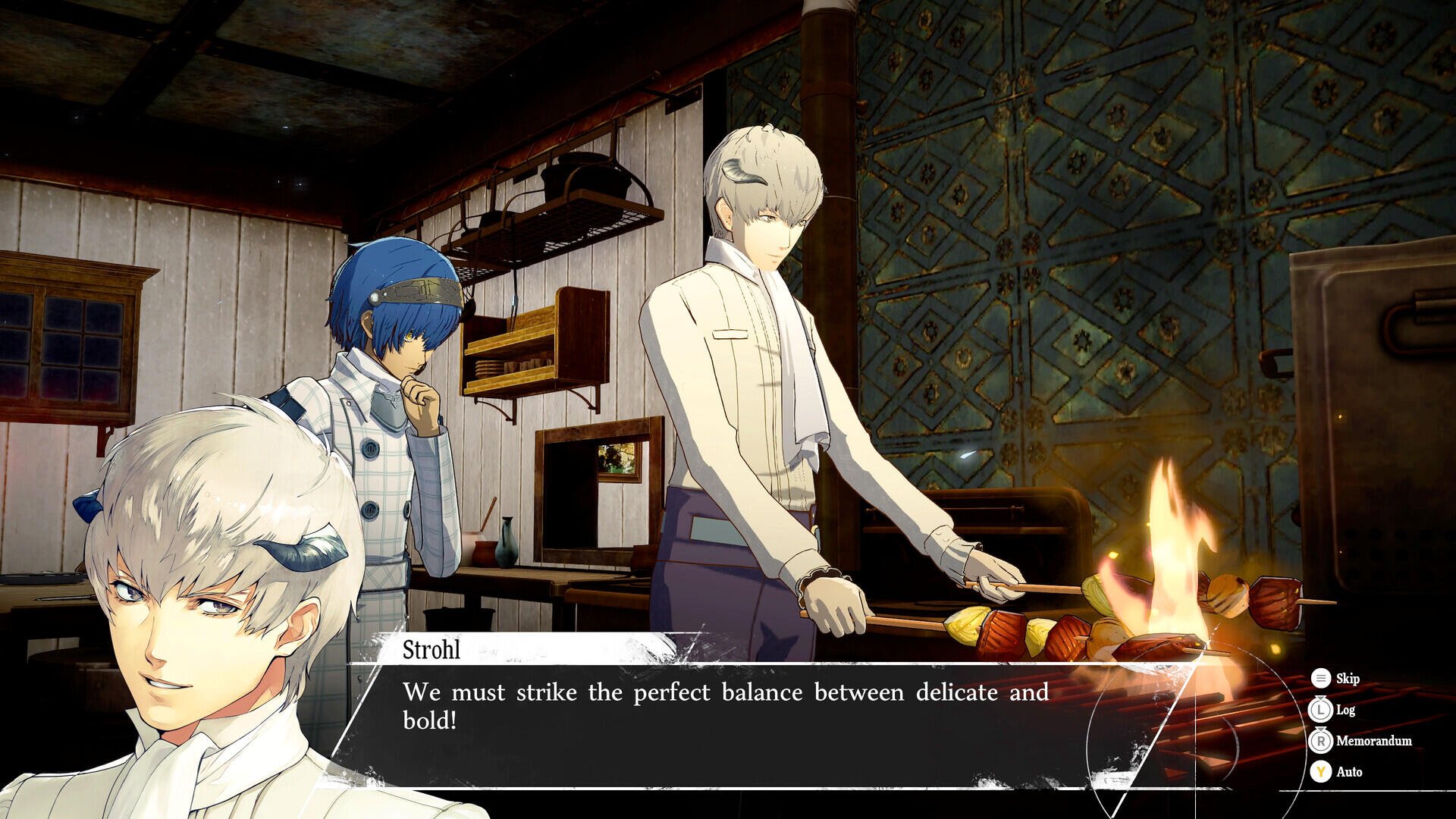Click the Auto label text
The height and width of the screenshot is (819, 1456).
point(1350,772)
